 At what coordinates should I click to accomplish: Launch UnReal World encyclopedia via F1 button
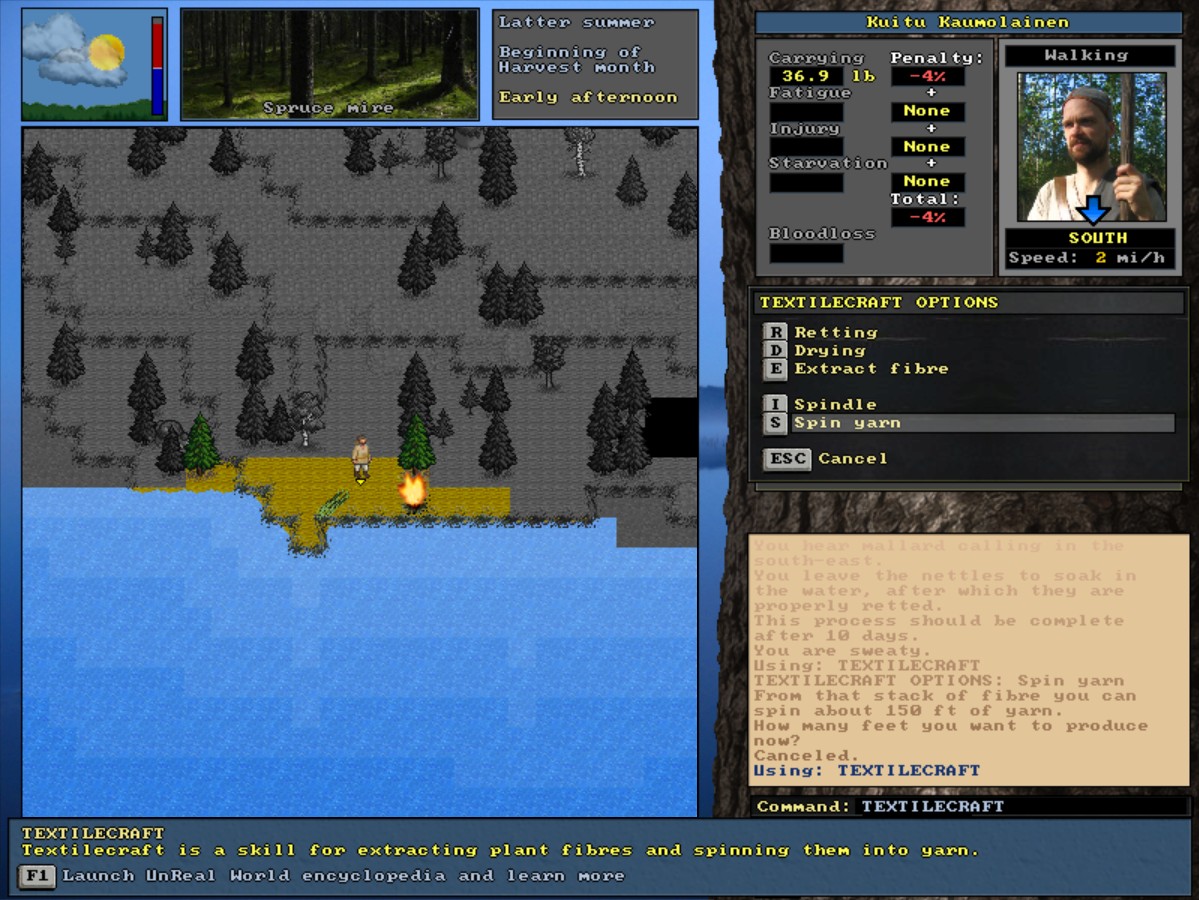(37, 876)
